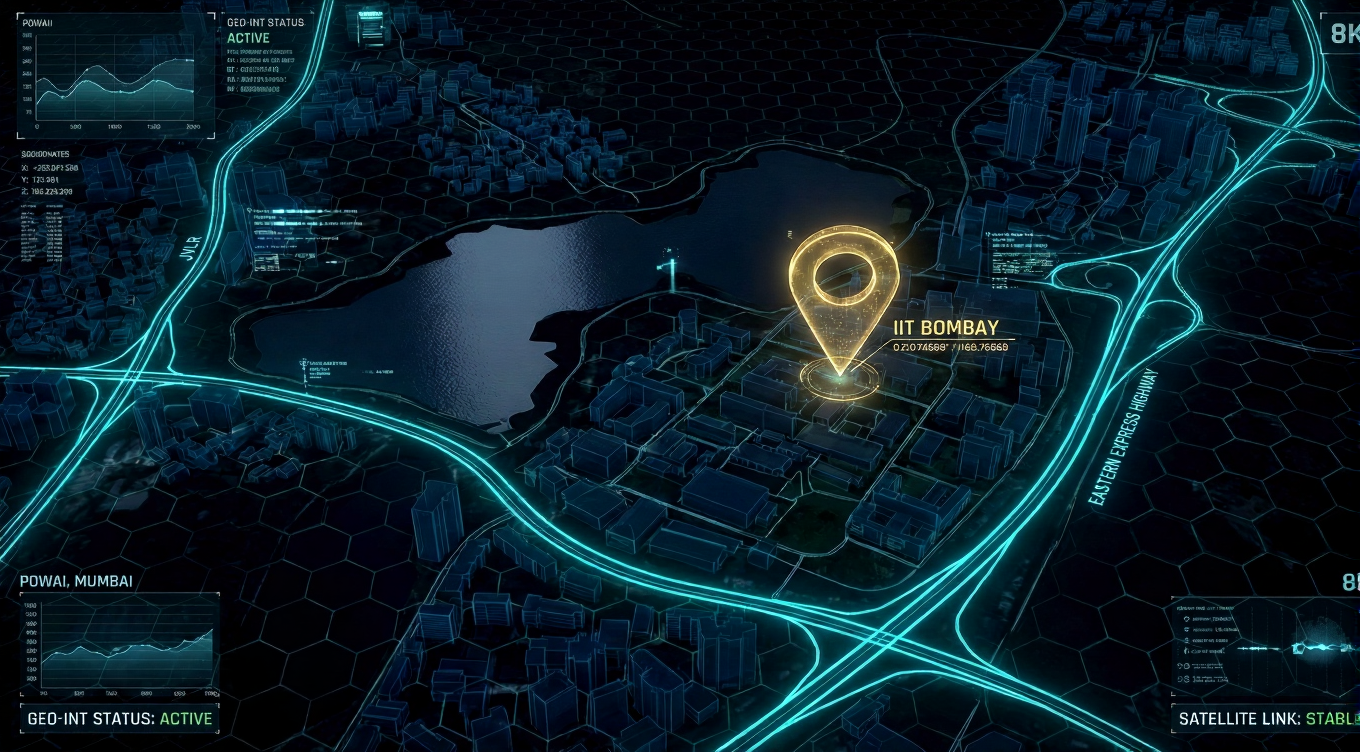Click the IIT BOMBAY marker label
Viewport: 1360px width, 752px height.
944,328
